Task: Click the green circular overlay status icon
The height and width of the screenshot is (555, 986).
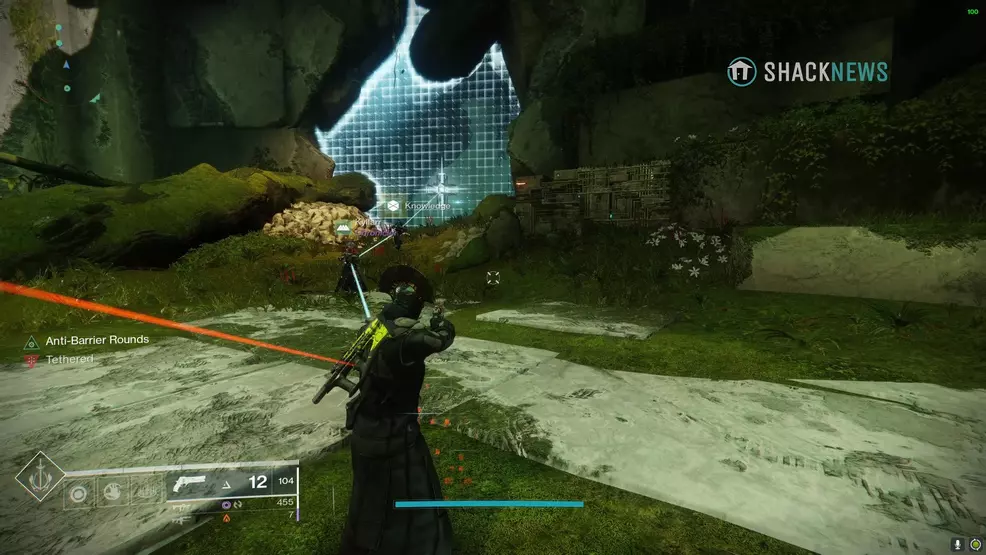Action: (975, 544)
